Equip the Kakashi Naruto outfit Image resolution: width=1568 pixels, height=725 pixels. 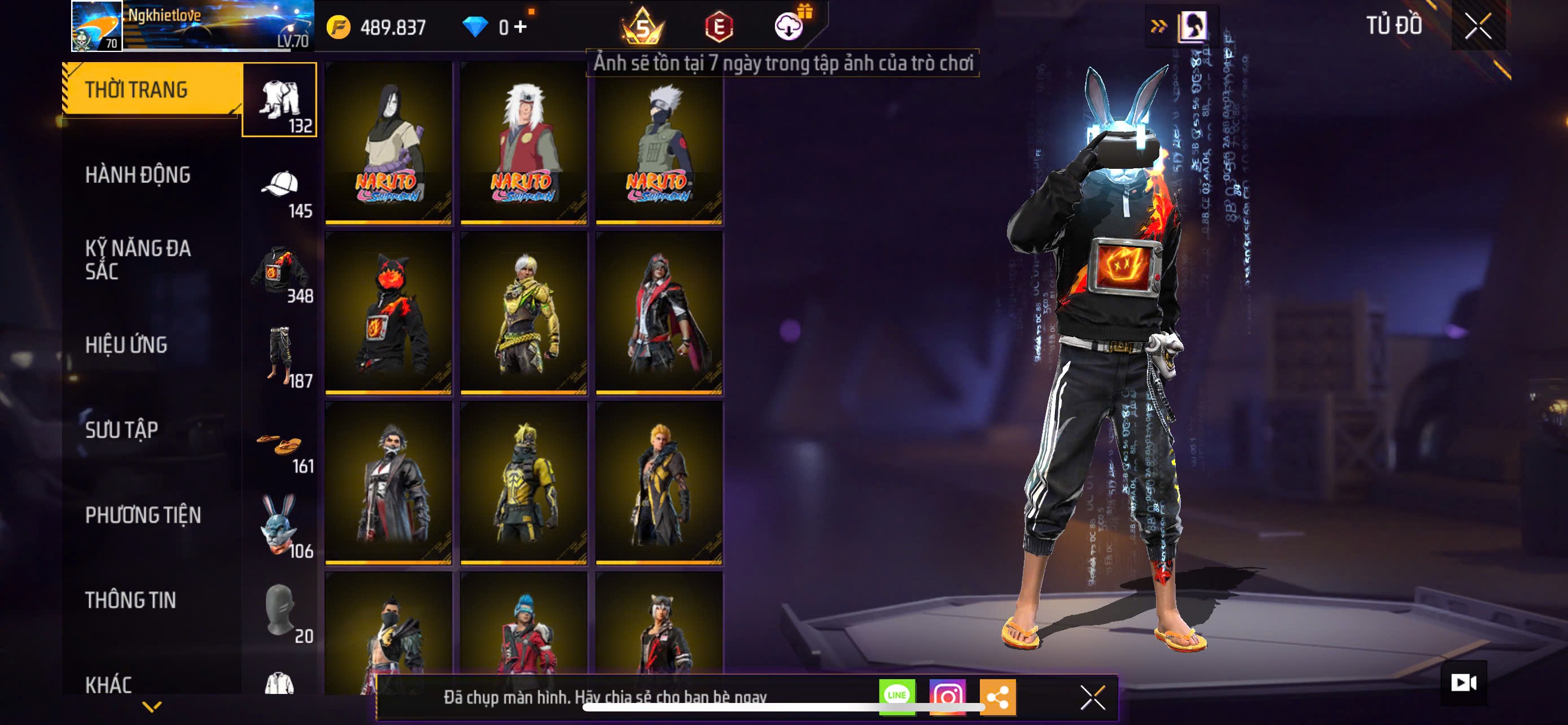pyautogui.click(x=659, y=143)
